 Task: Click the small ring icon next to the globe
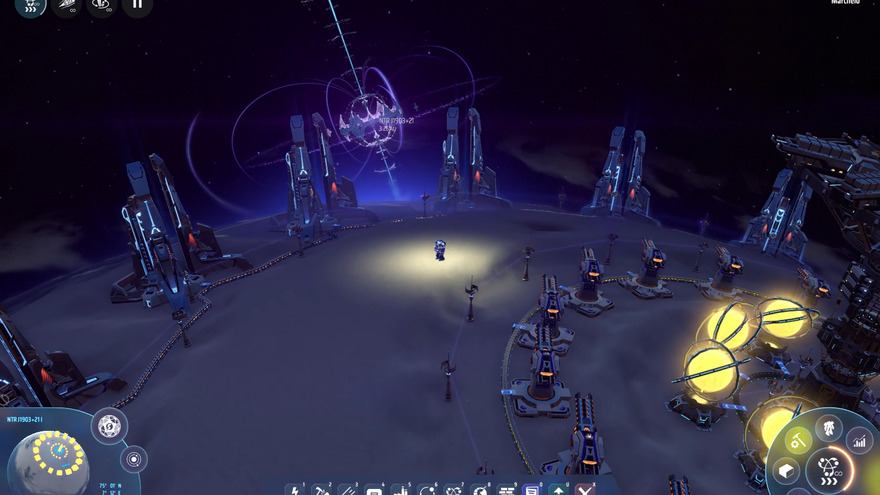pos(133,459)
